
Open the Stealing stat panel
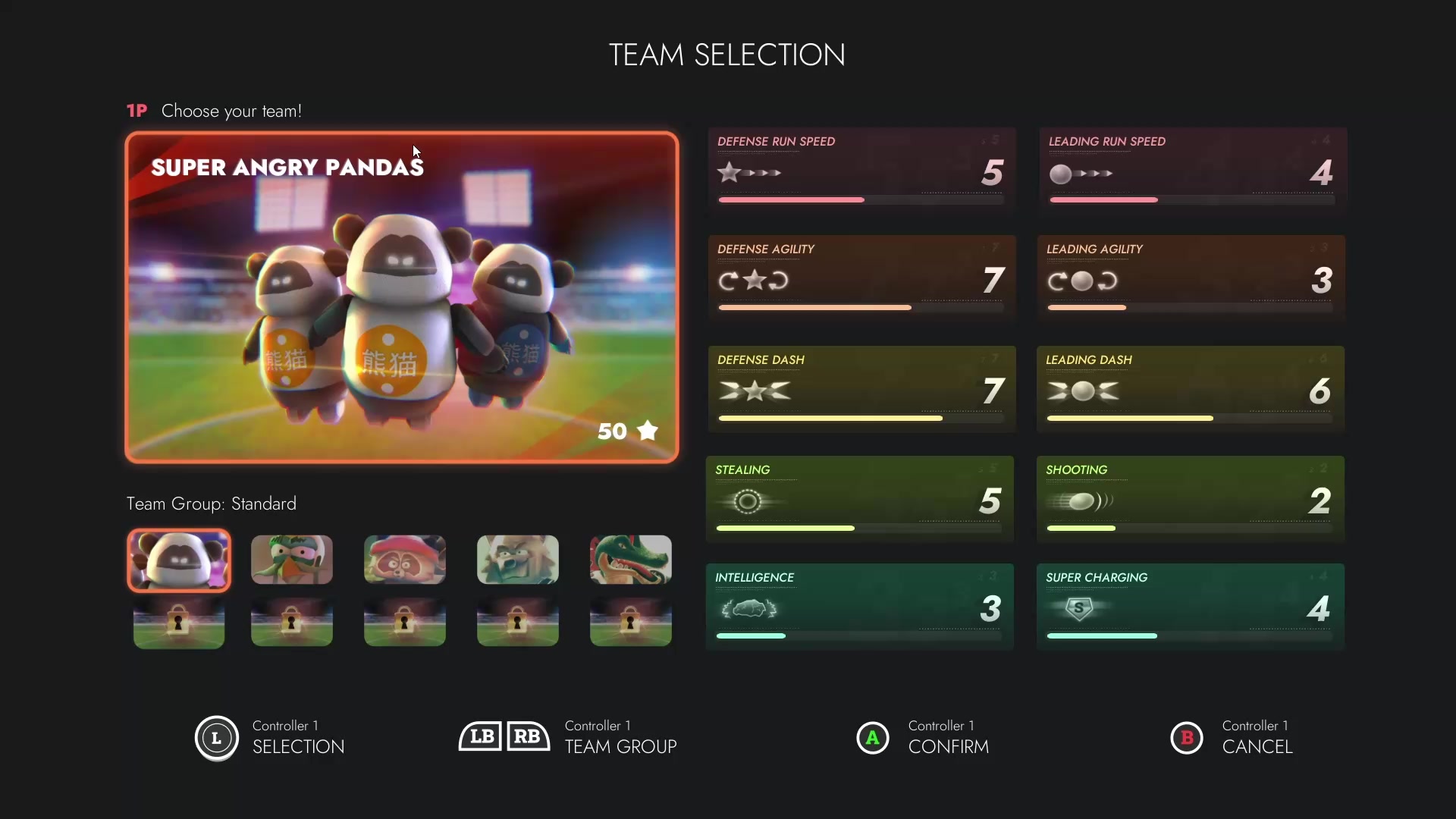(859, 497)
